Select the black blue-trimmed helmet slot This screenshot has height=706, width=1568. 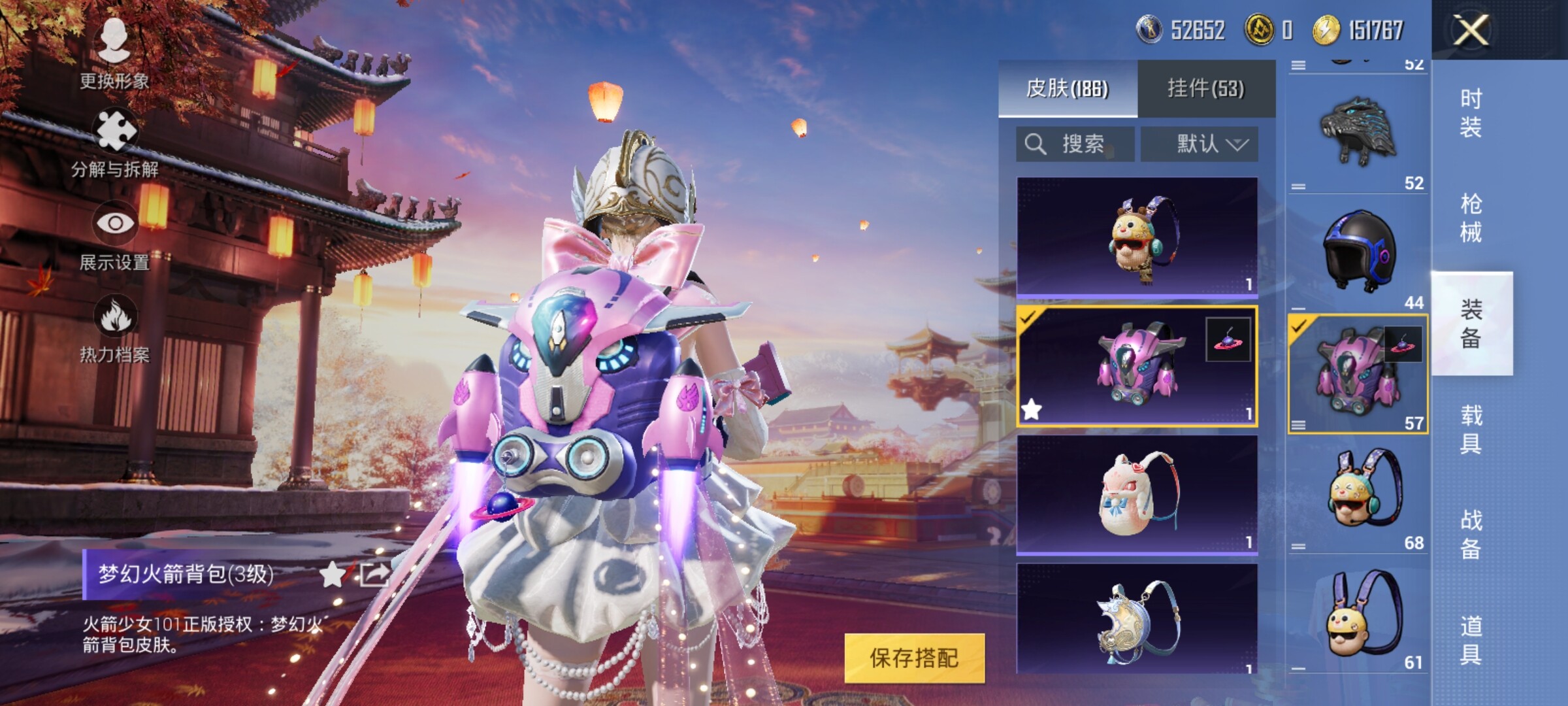coord(1358,252)
